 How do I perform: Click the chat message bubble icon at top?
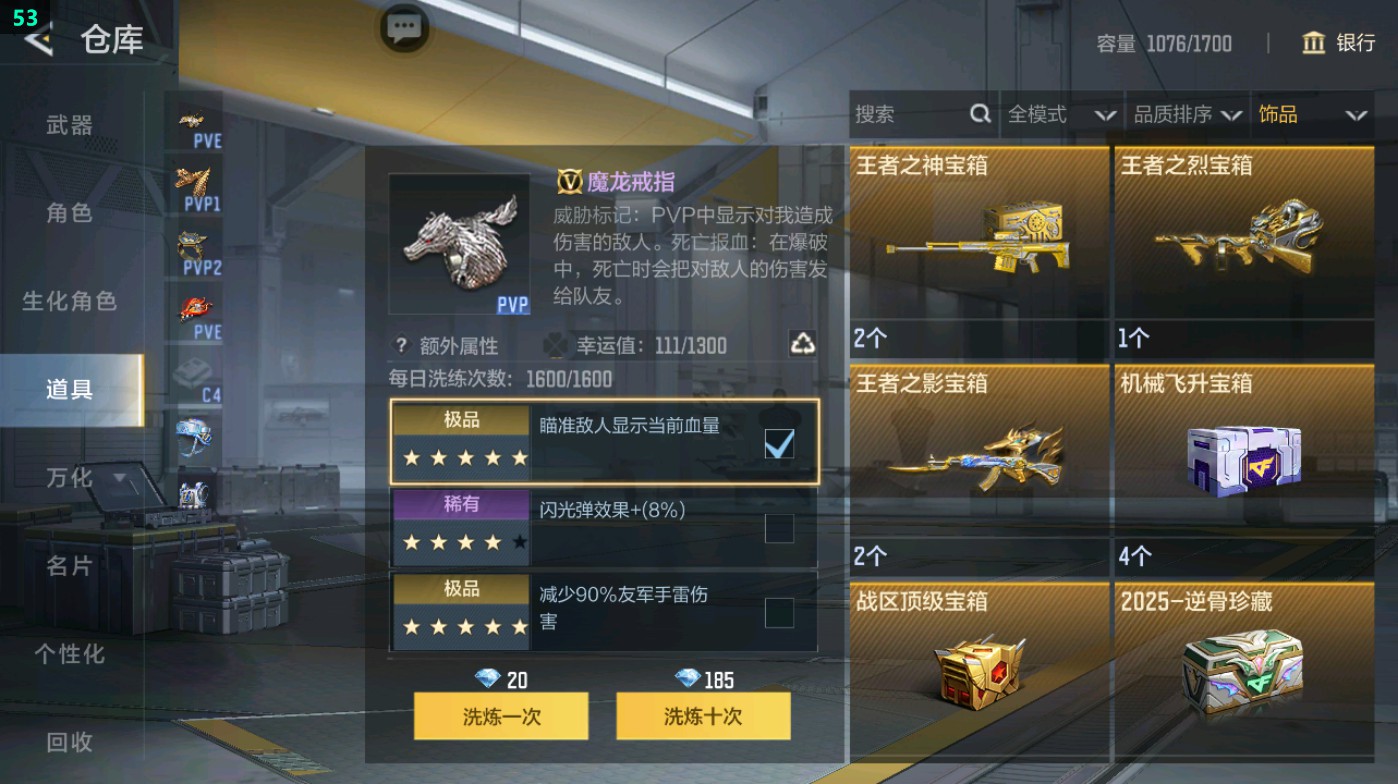click(404, 29)
